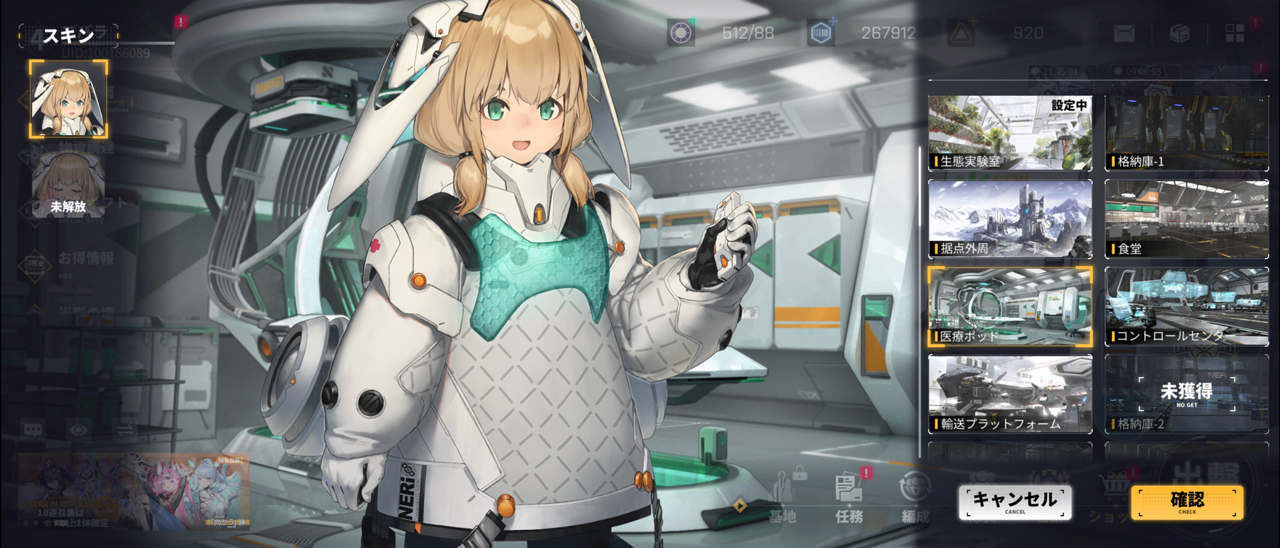Choose the locked 未解放 skin portrait
Screen dimensions: 1280x548
click(x=68, y=184)
